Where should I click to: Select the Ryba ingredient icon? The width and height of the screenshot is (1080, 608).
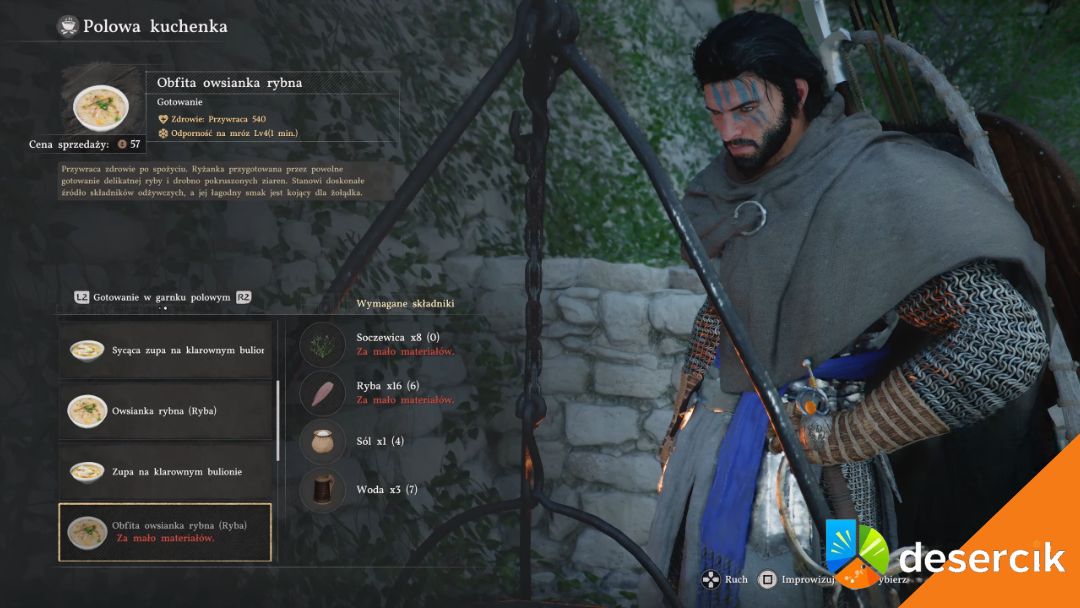point(322,392)
